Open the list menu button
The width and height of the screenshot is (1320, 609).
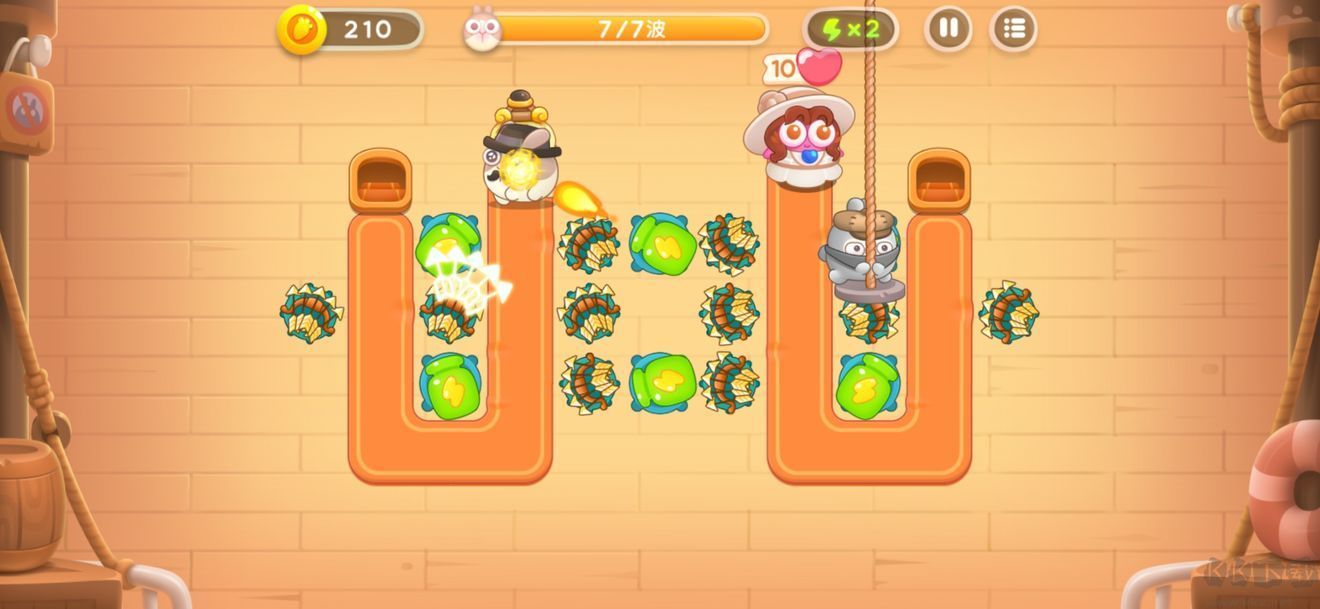[1013, 29]
